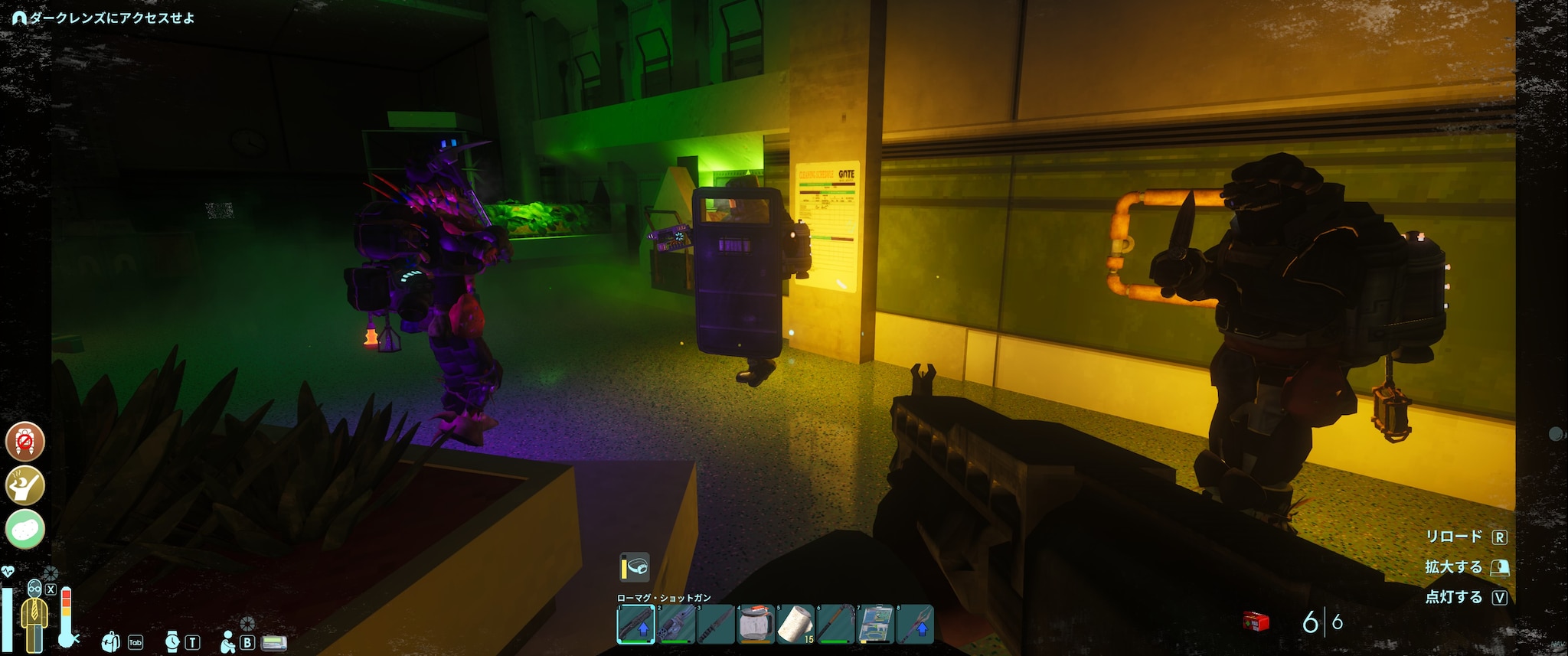
Task: Click the dark lens objective tracker
Action: click(x=103, y=18)
